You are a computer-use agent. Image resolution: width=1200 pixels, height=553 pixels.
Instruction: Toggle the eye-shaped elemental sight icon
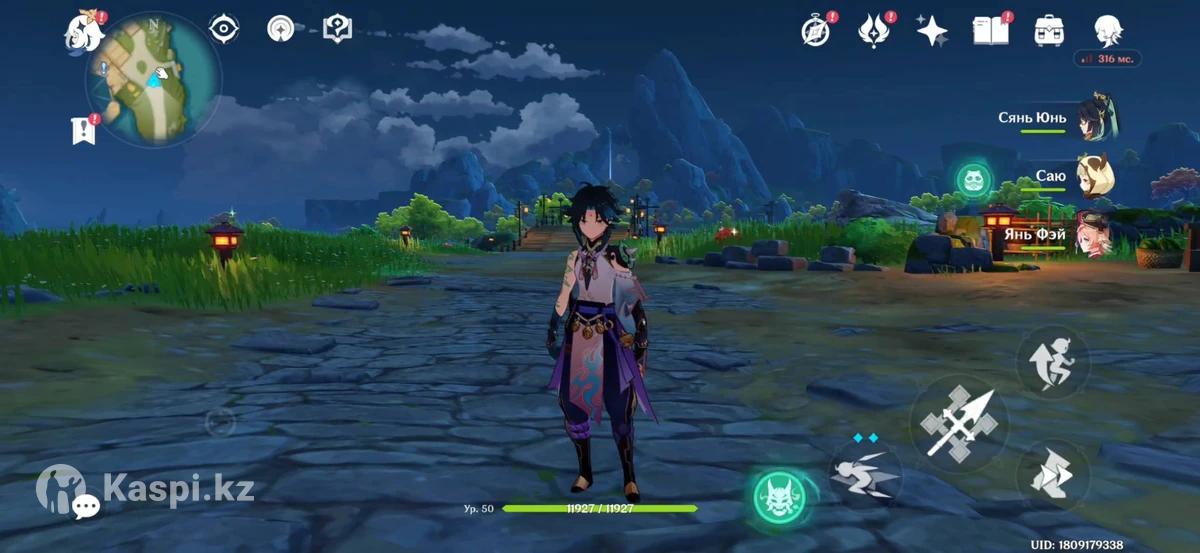(x=223, y=29)
